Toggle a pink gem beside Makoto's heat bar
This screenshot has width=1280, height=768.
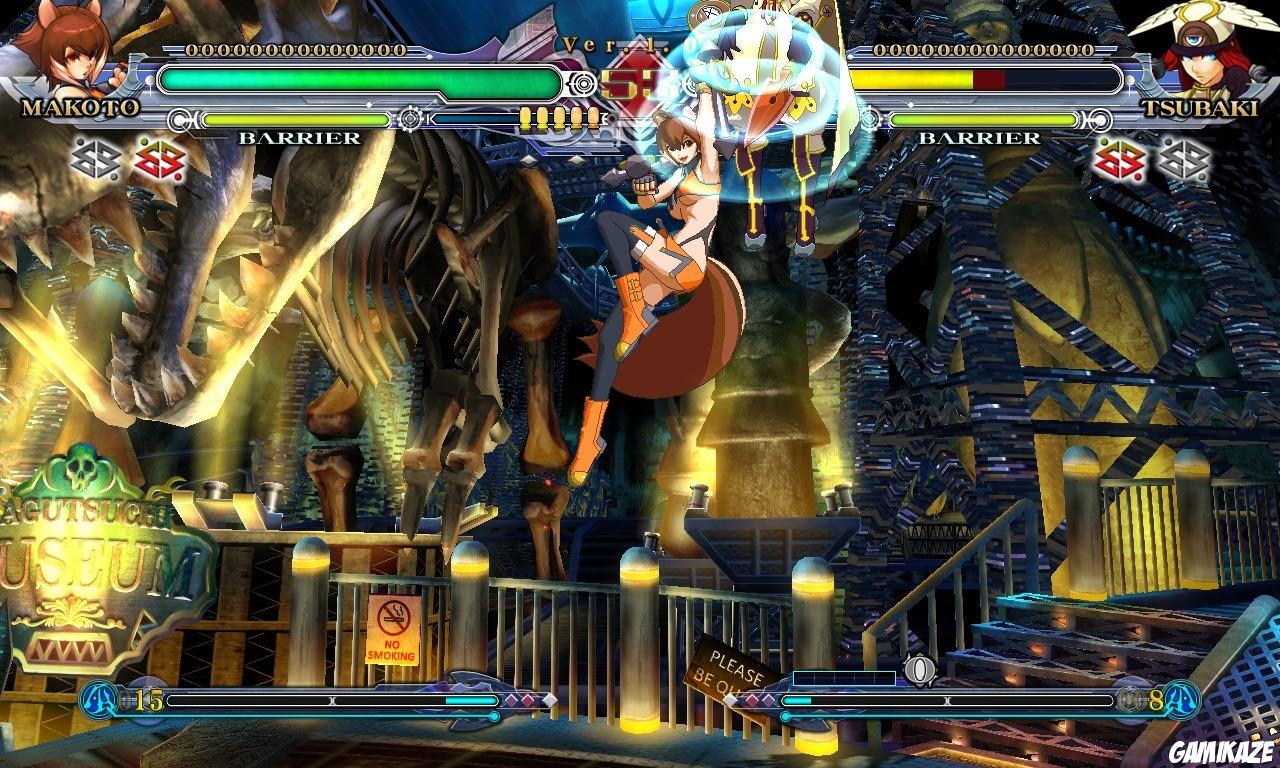tap(522, 702)
